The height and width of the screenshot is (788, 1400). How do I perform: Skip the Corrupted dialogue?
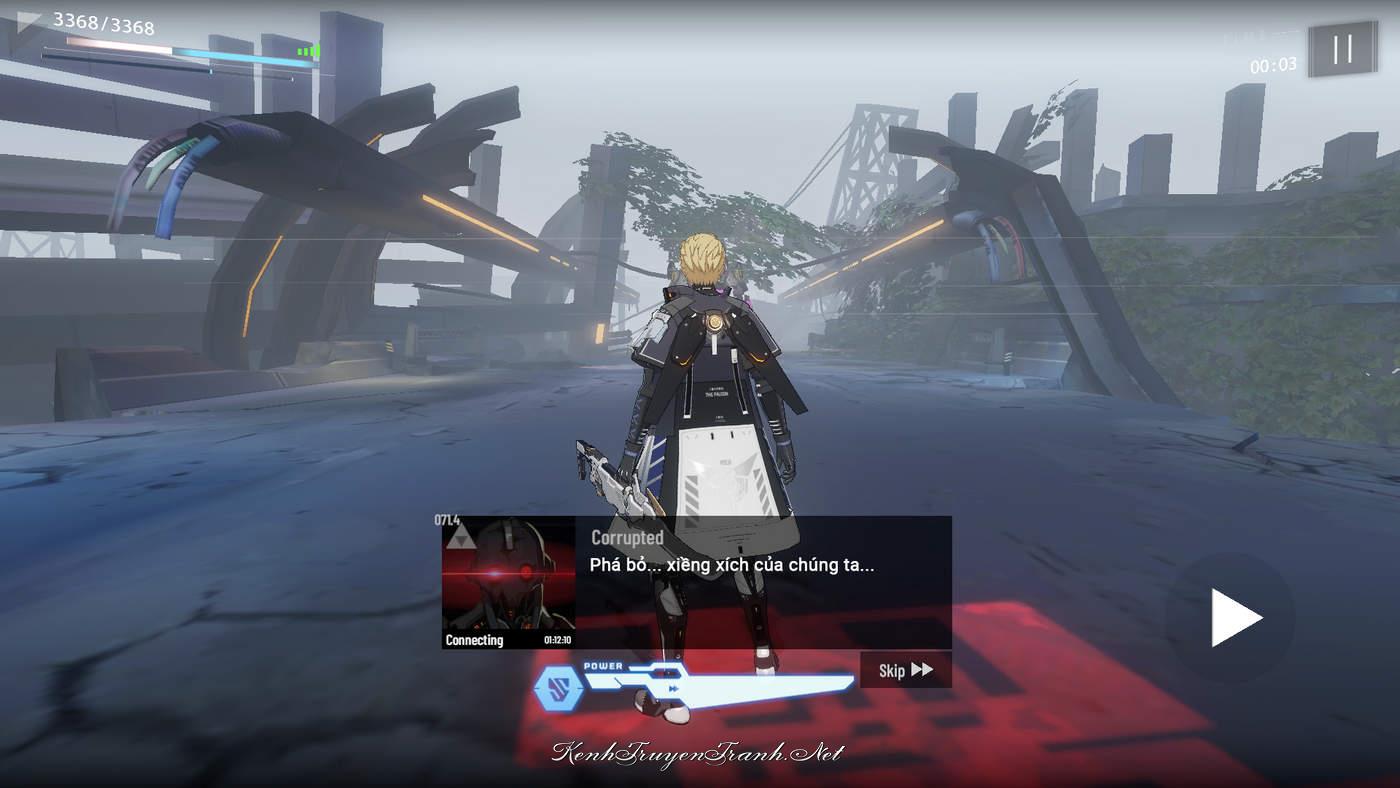point(905,670)
